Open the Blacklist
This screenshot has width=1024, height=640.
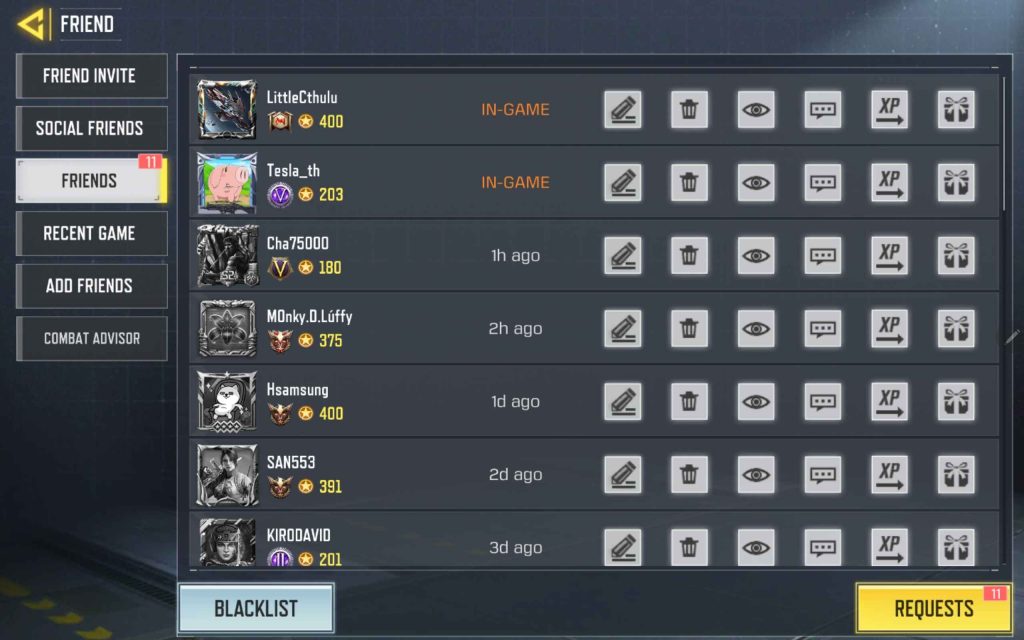[x=256, y=608]
